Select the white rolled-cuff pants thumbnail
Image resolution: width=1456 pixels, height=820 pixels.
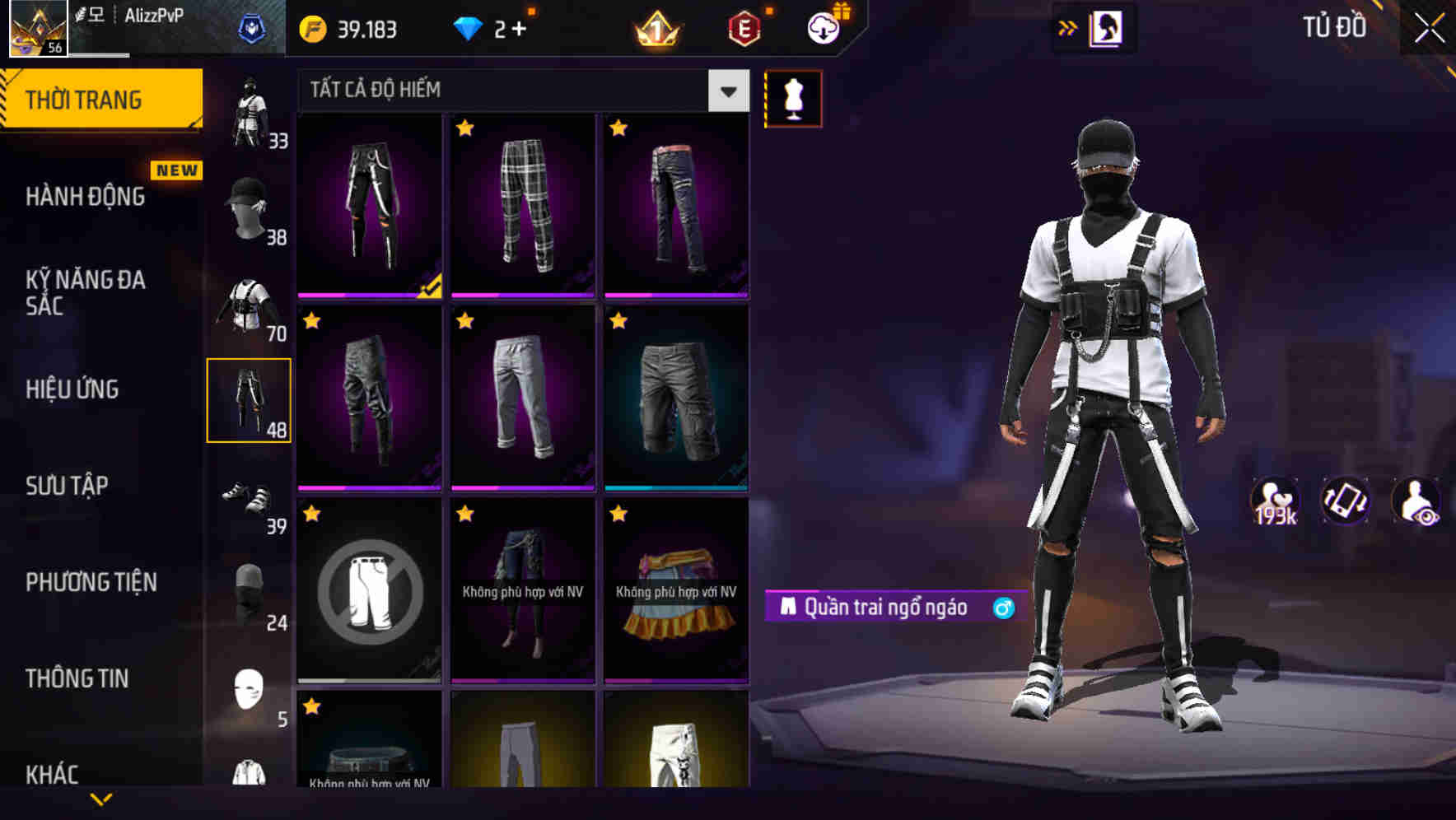click(x=524, y=398)
